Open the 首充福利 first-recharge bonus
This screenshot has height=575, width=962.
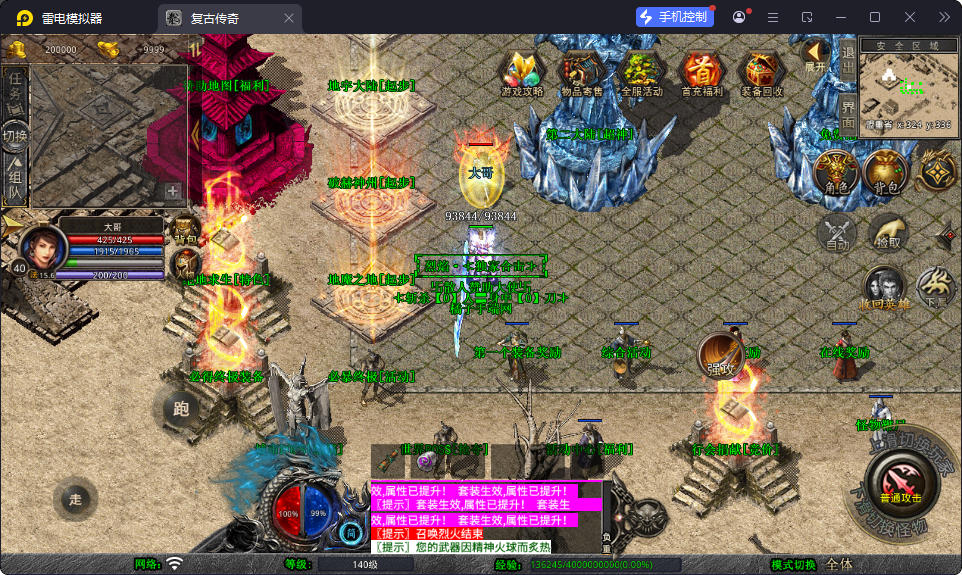click(x=701, y=73)
